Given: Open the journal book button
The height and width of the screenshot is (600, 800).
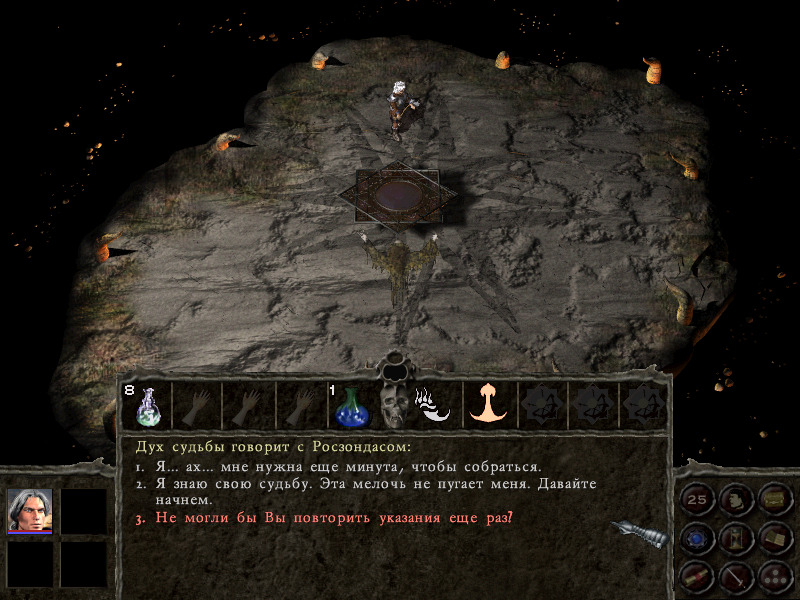Looking at the screenshot, I should point(774,538).
